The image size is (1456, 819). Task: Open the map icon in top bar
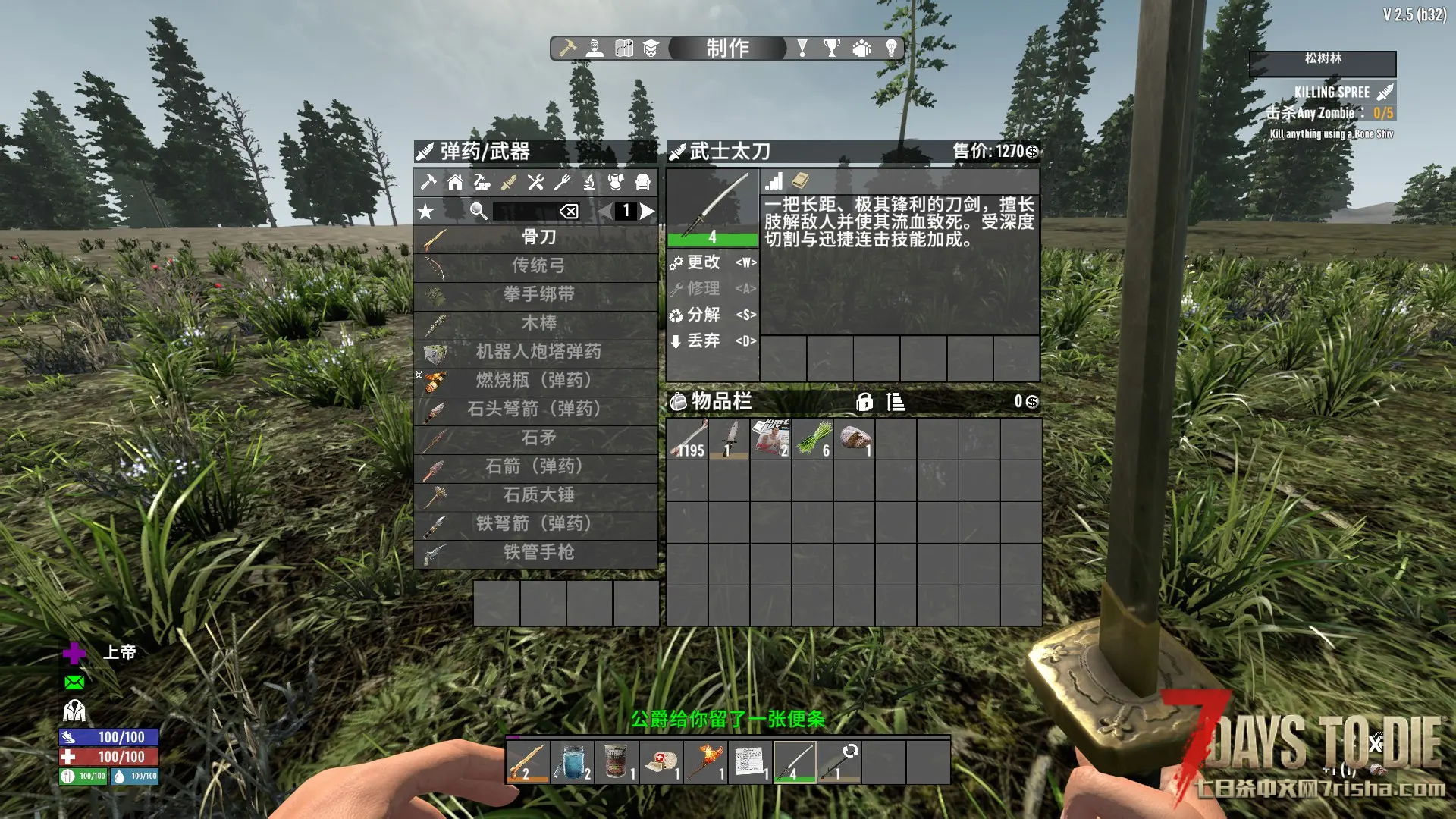click(624, 49)
